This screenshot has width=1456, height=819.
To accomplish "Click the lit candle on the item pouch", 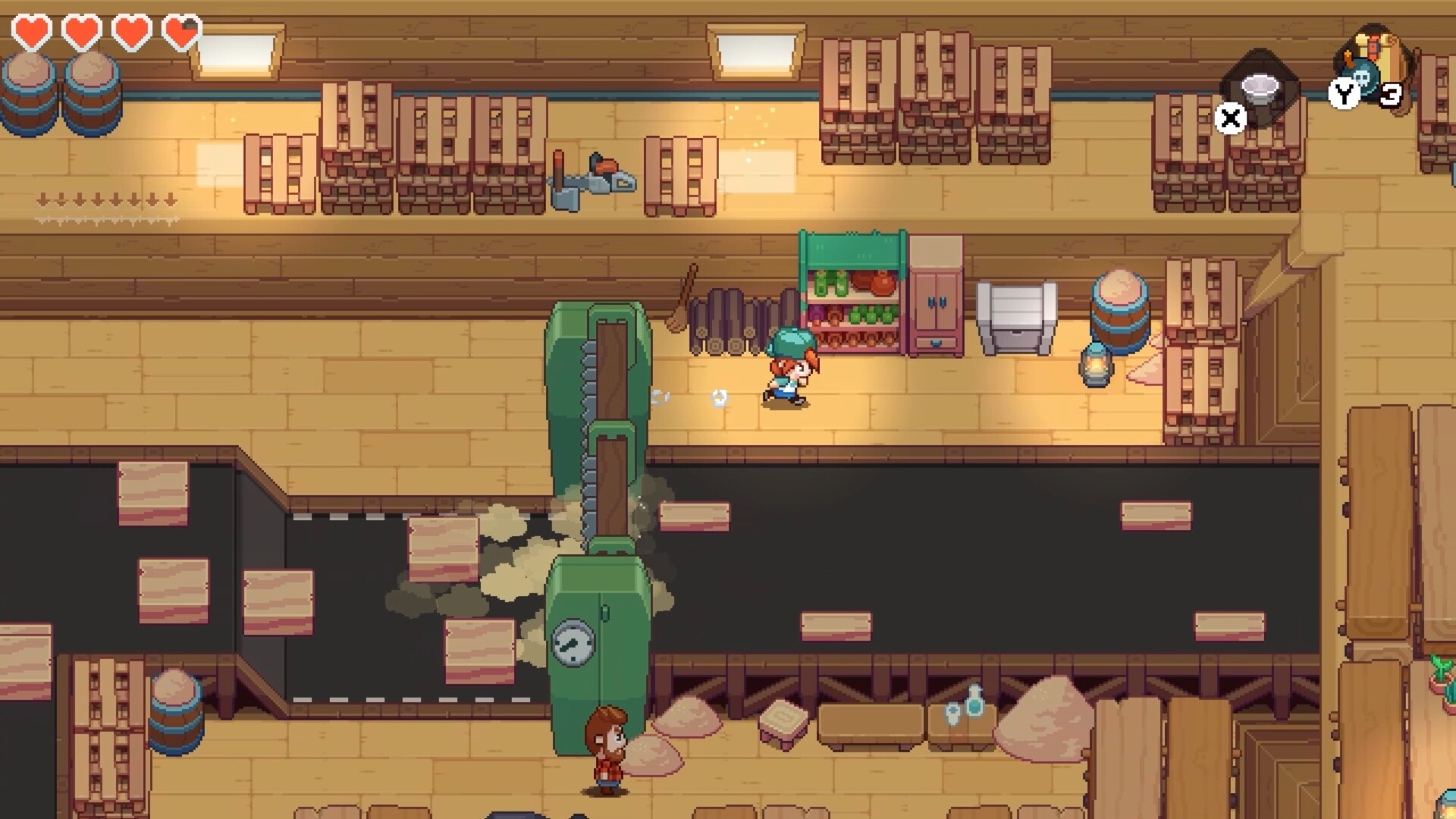I will tap(1348, 57).
